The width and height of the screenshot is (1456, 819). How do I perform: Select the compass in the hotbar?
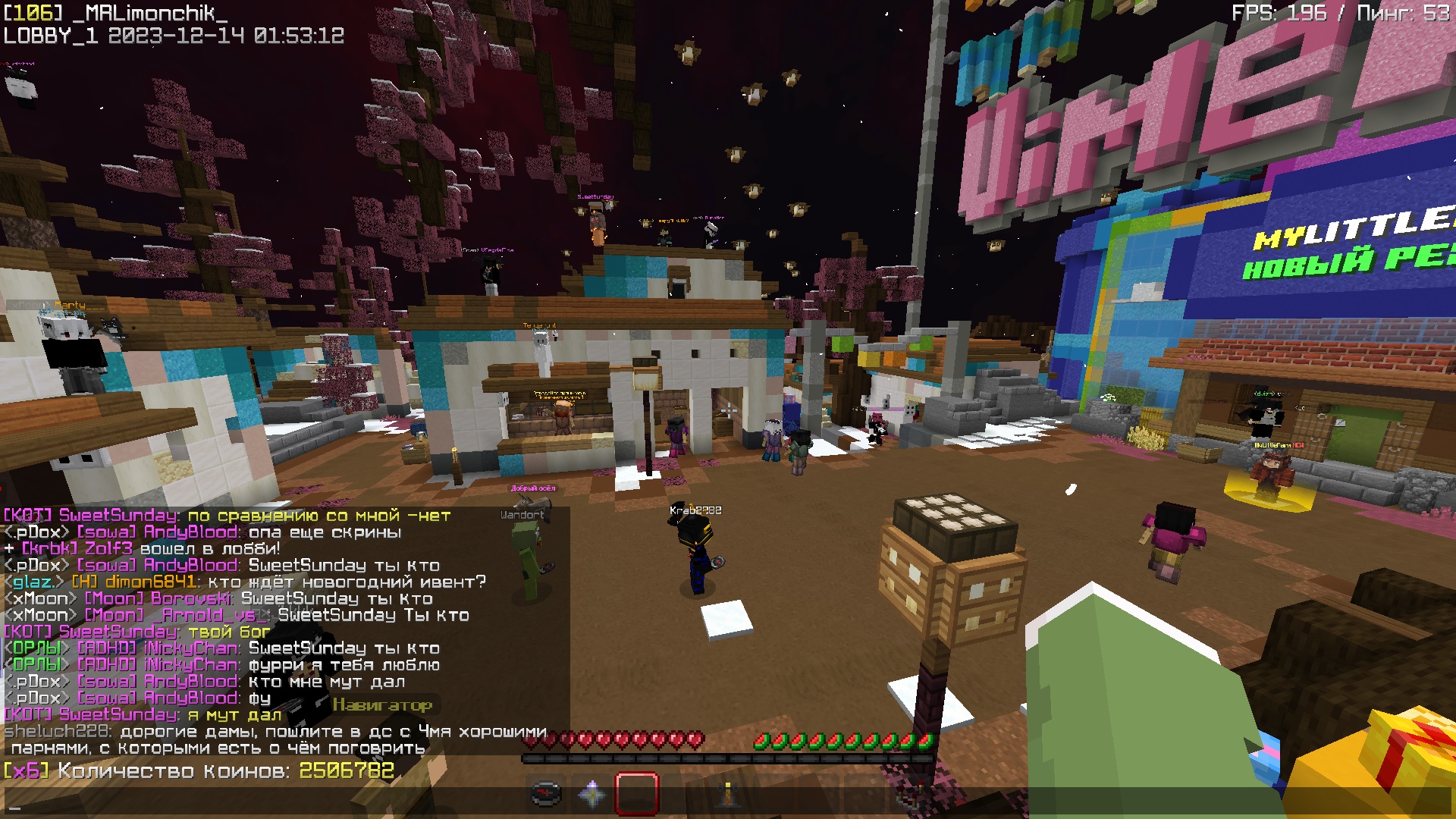(x=545, y=793)
